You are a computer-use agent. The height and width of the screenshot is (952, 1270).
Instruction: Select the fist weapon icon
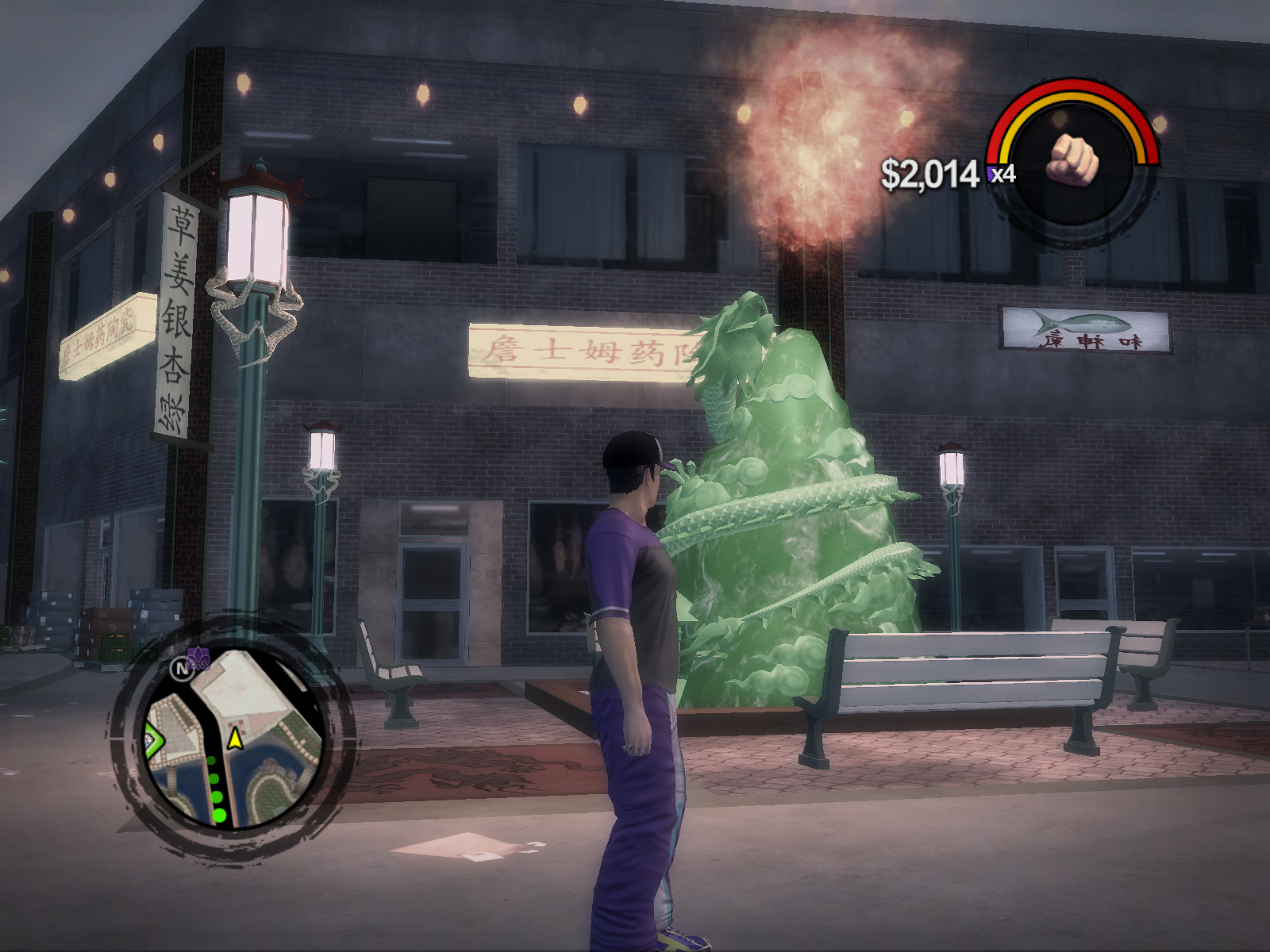point(1072,158)
